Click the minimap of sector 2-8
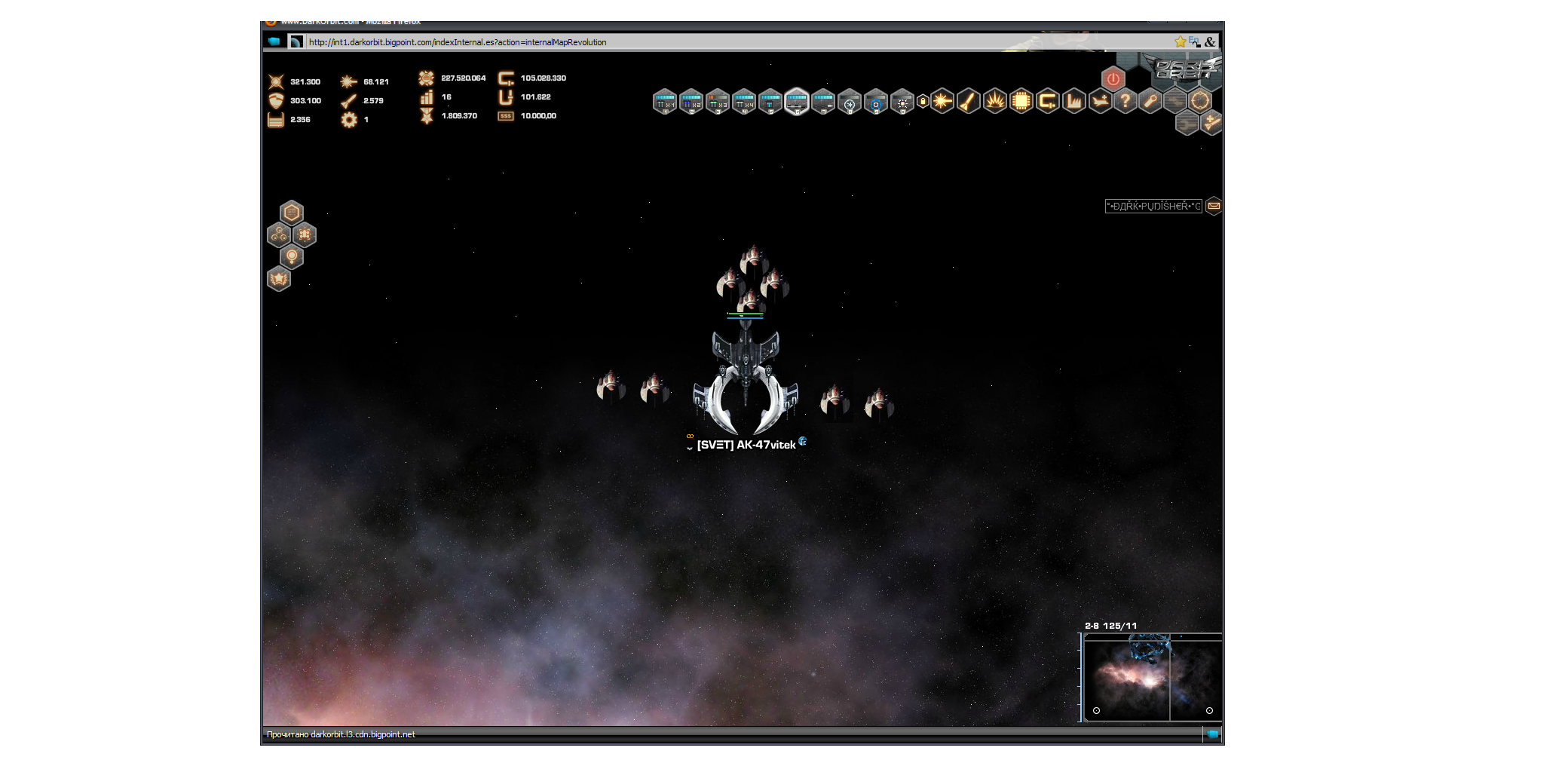This screenshot has height=772, width=1568. pyautogui.click(x=1151, y=678)
